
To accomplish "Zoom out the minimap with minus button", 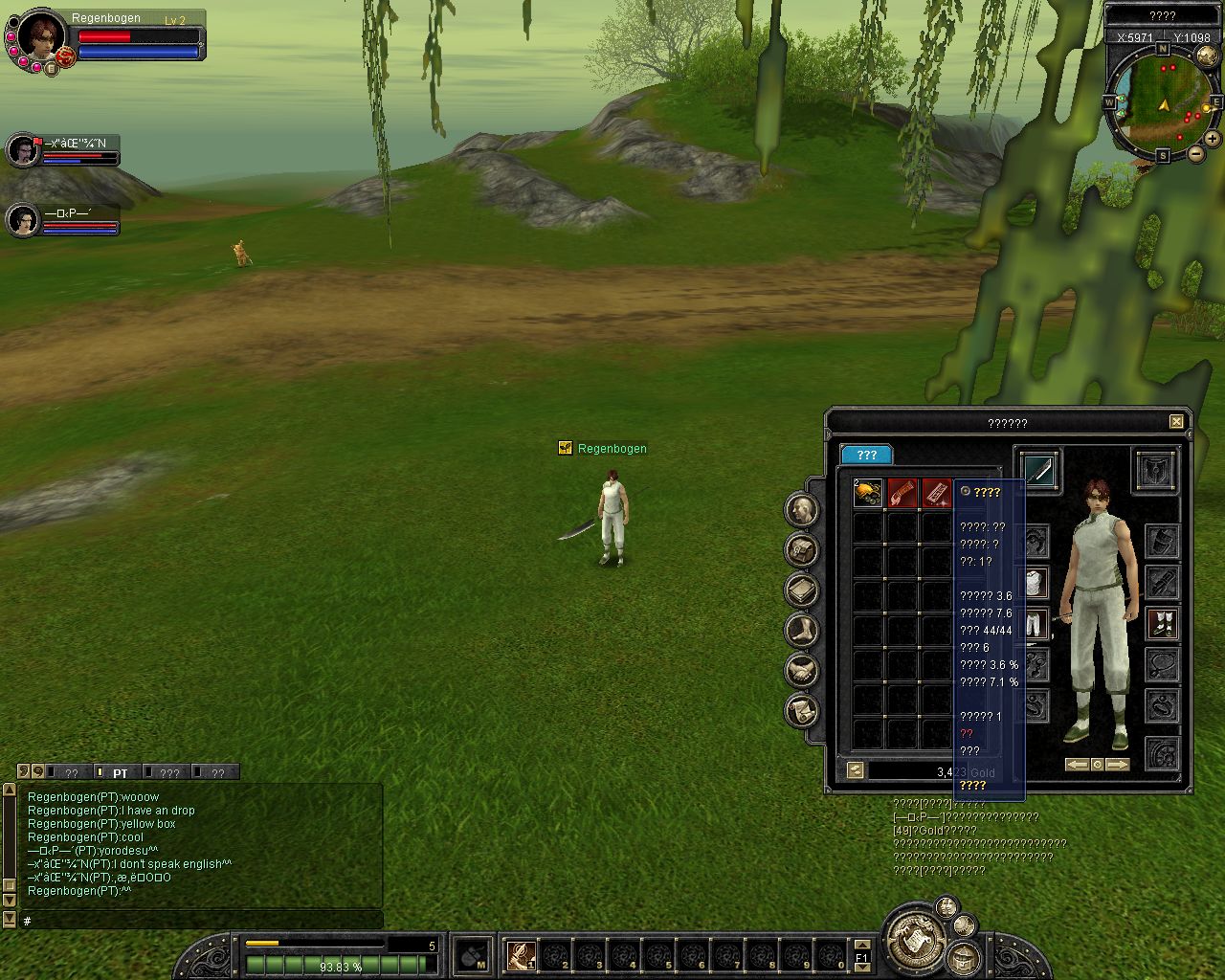I will pyautogui.click(x=1196, y=153).
